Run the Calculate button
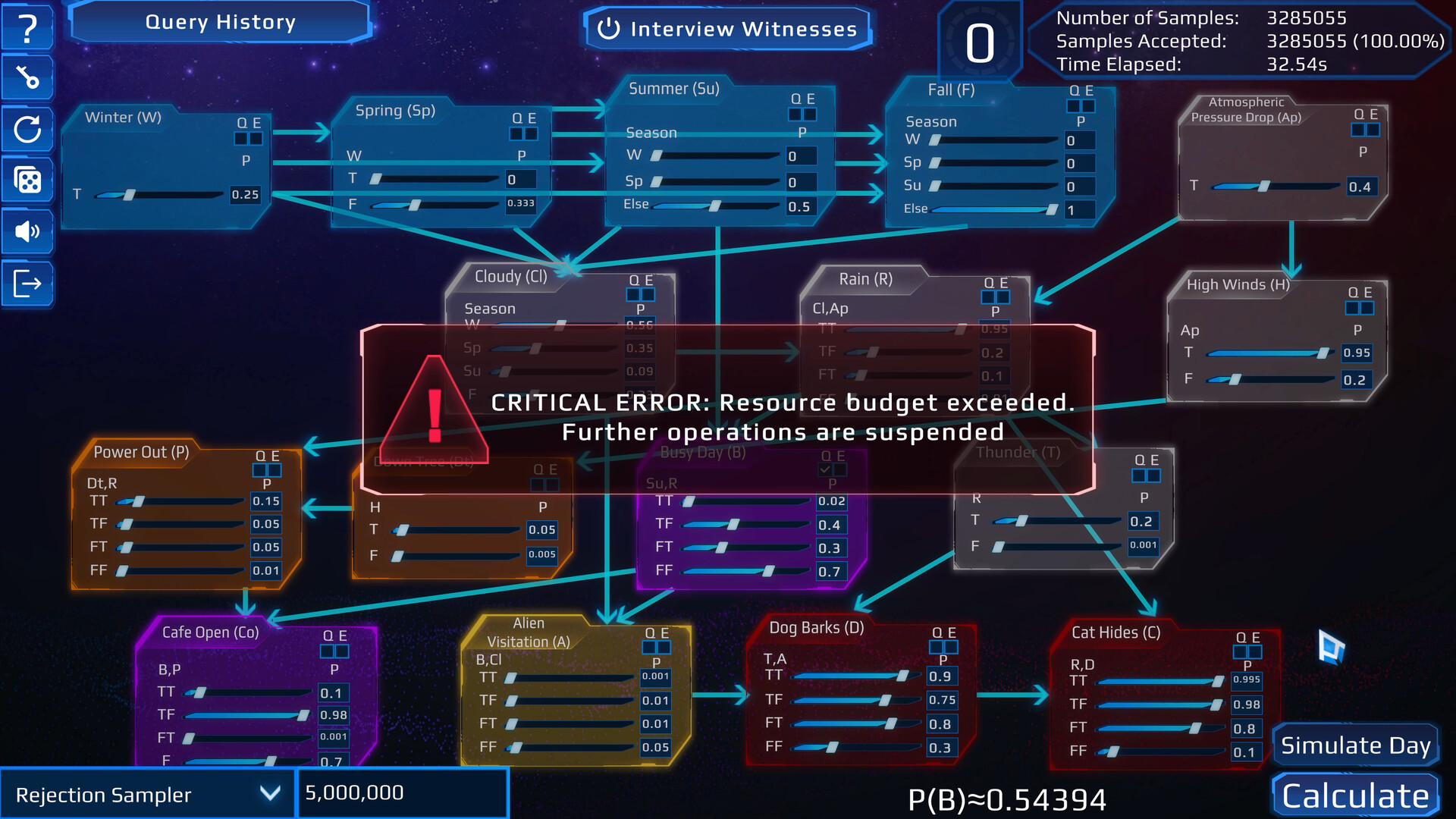 click(1355, 796)
